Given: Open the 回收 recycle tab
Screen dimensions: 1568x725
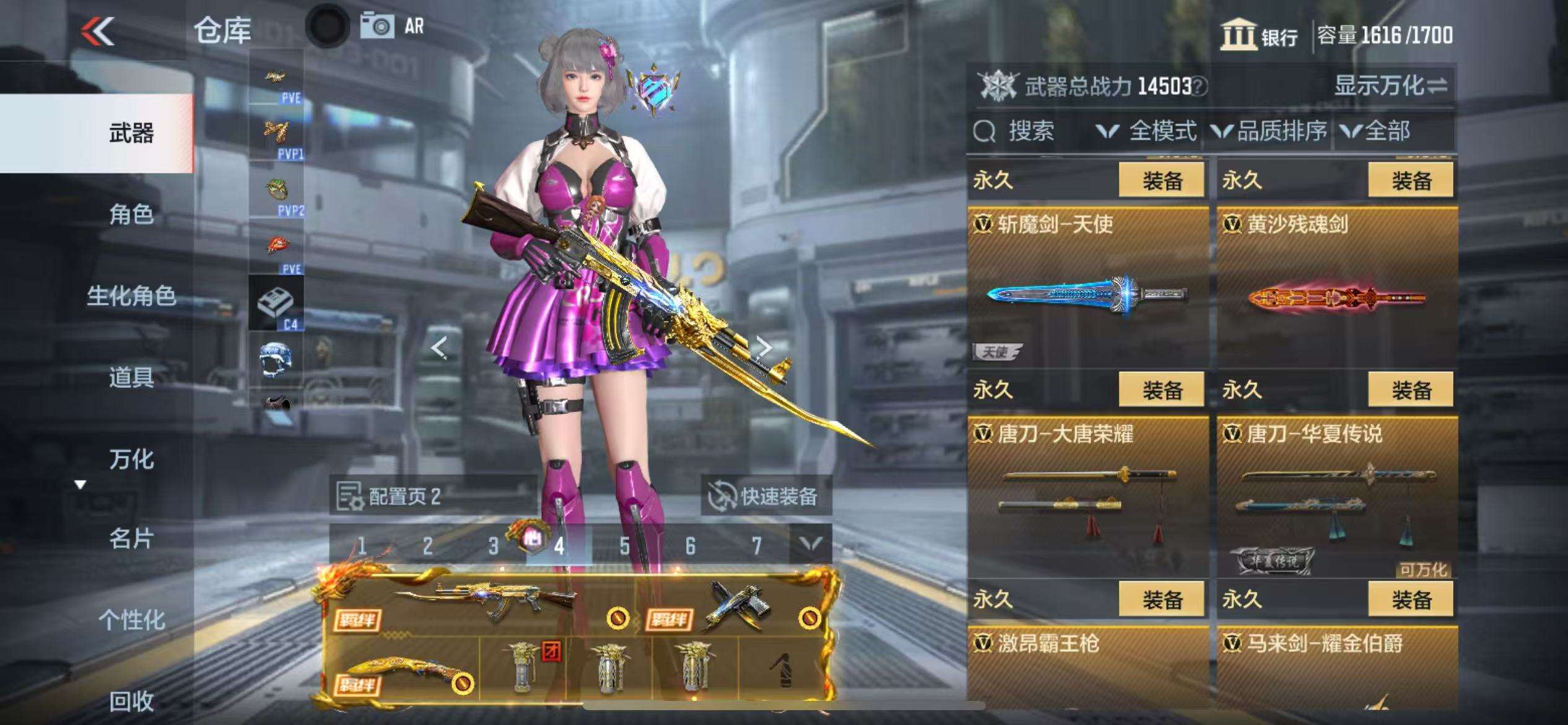Looking at the screenshot, I should pos(131,701).
